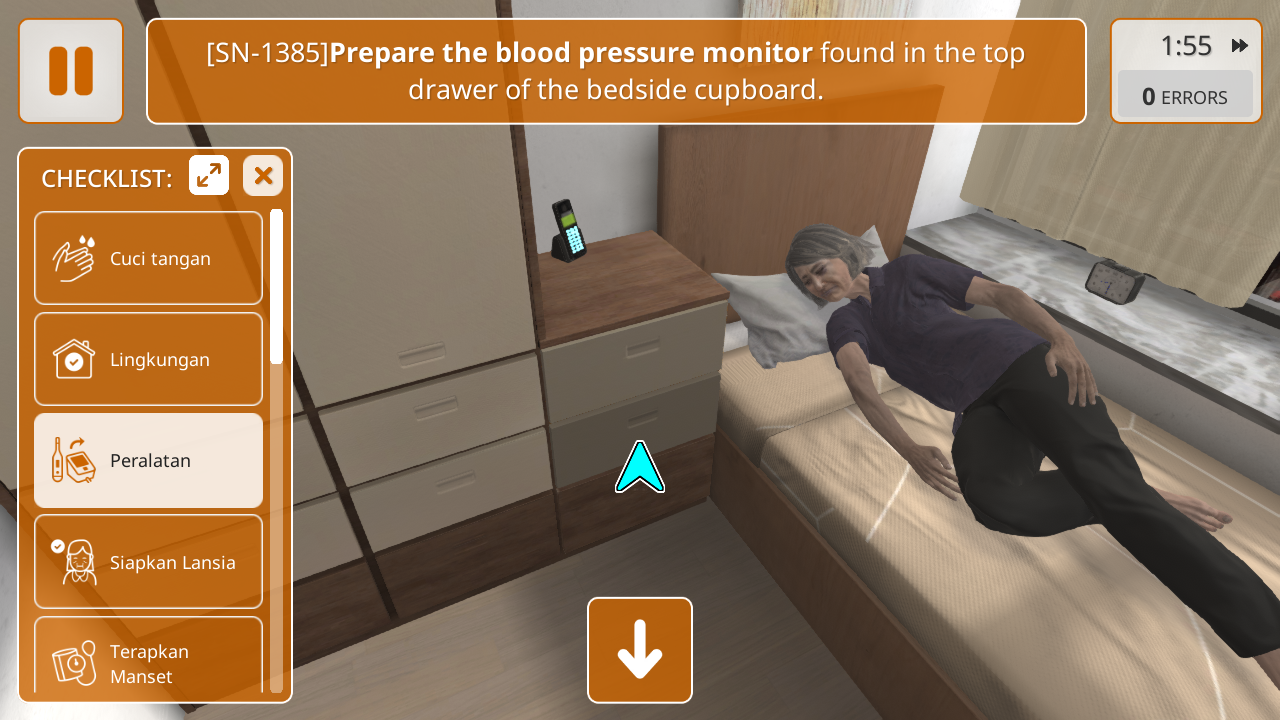1280x720 pixels.
Task: Close the checklist panel
Action: (x=263, y=176)
